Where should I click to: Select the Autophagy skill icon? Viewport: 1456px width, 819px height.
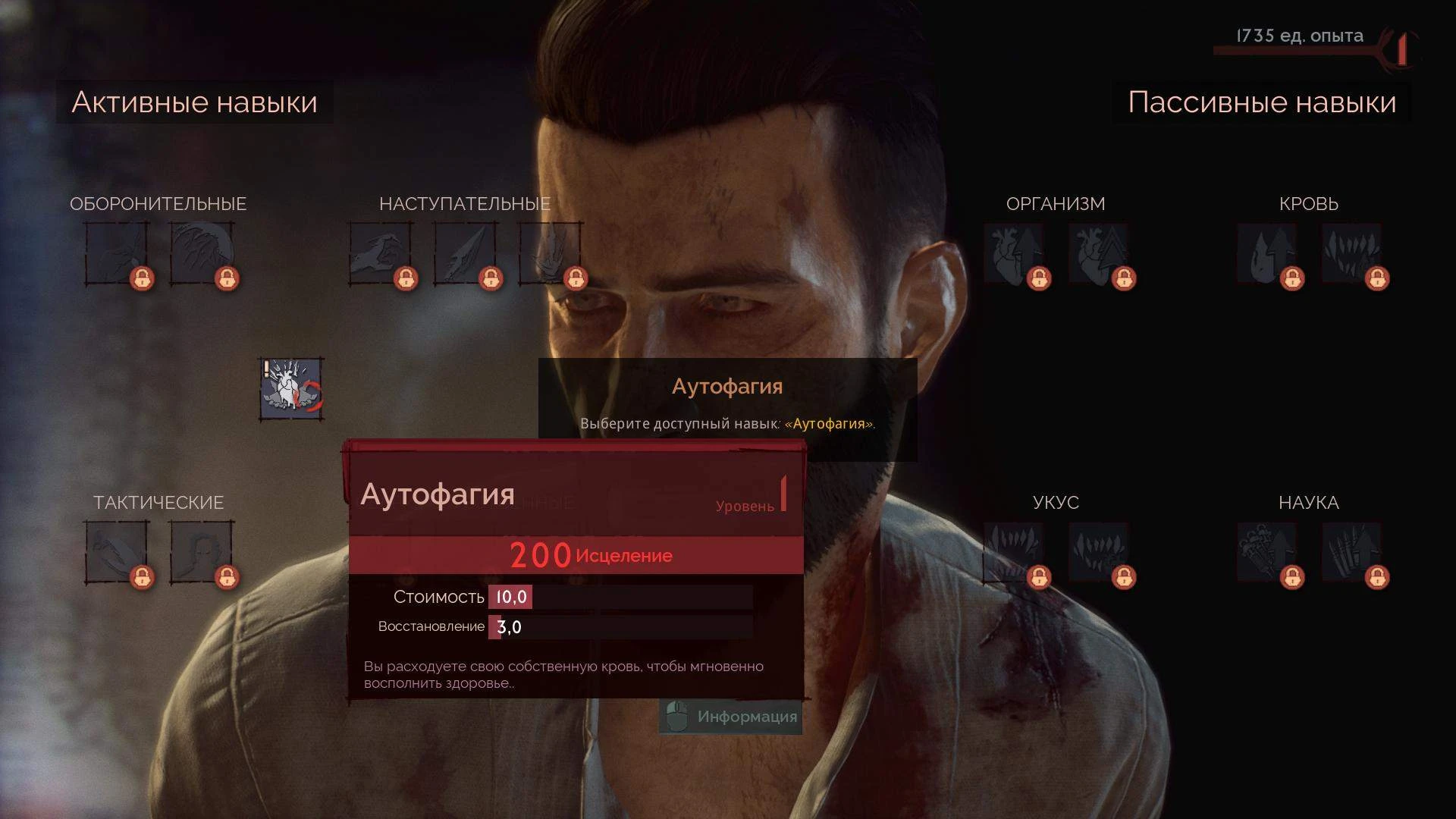[x=290, y=388]
